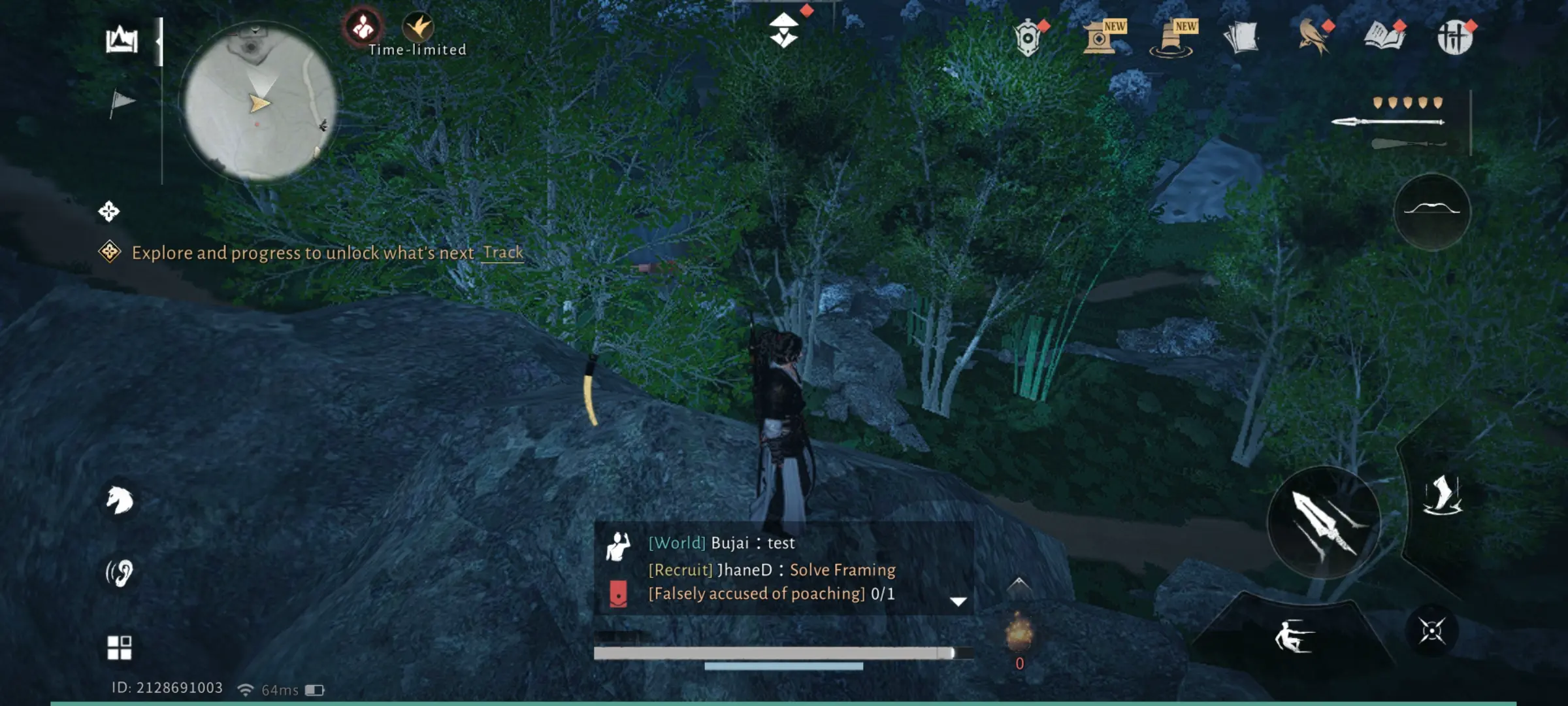
Task: Activate the ear listening skill icon
Action: pyautogui.click(x=120, y=573)
